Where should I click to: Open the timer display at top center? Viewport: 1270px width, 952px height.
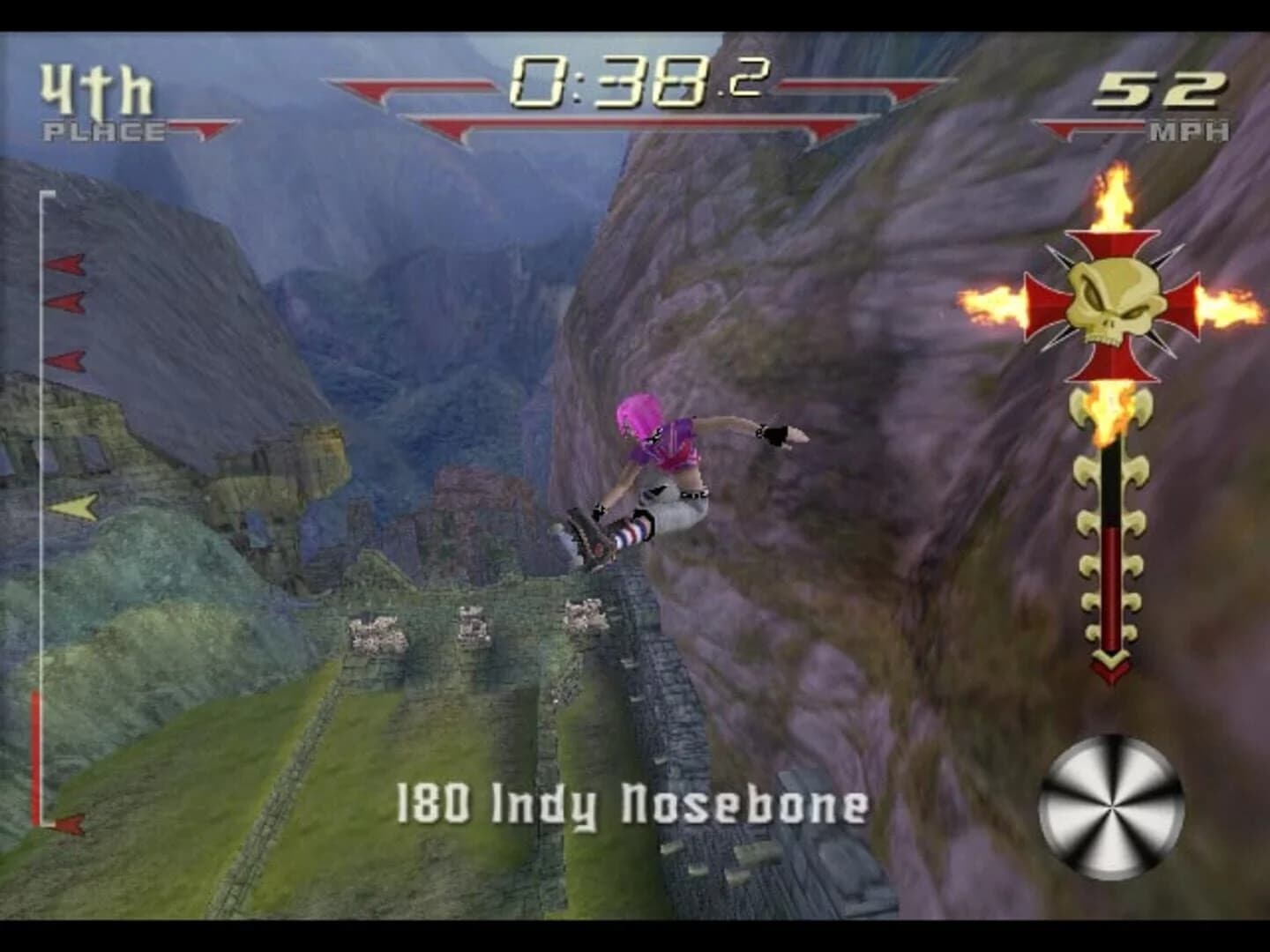(x=639, y=84)
